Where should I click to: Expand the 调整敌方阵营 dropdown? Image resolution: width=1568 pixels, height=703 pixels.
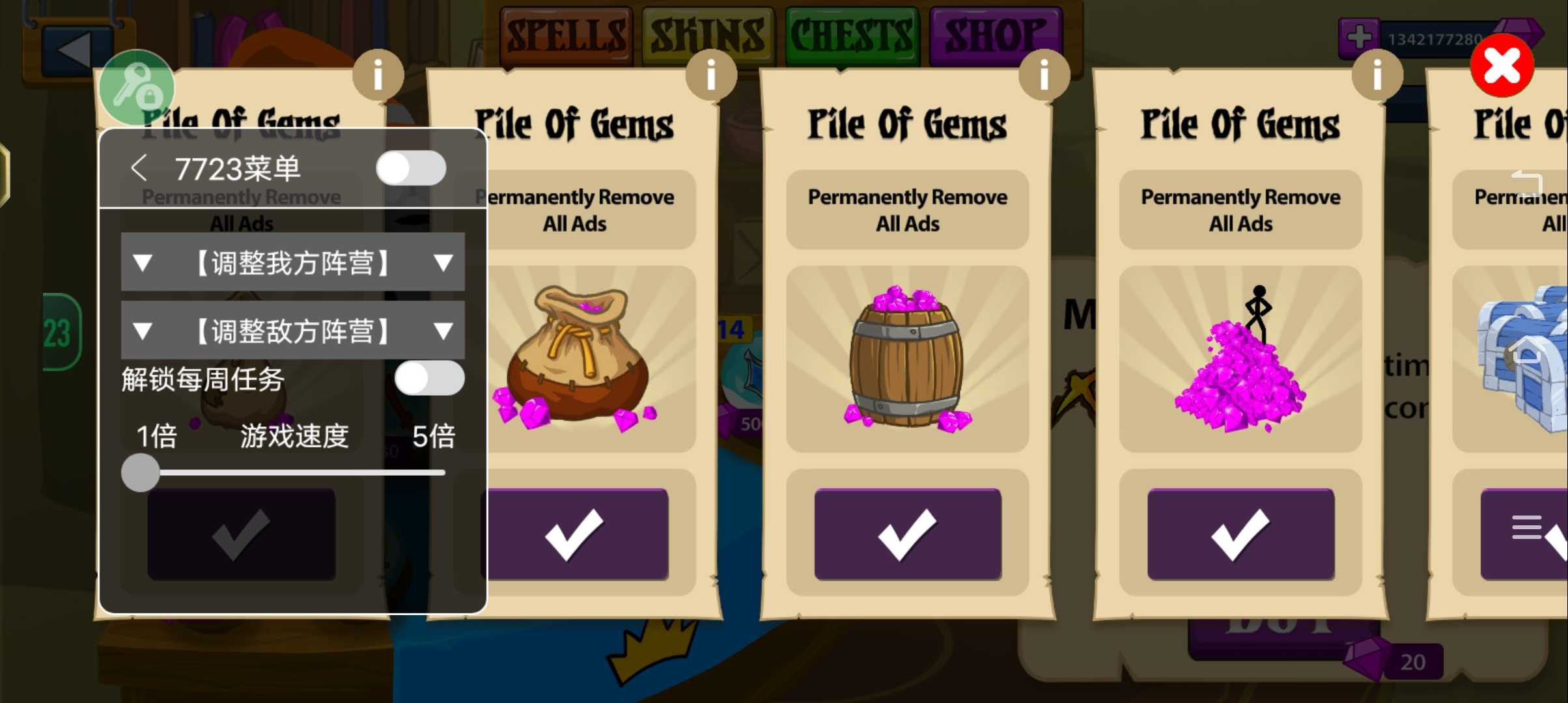click(292, 331)
